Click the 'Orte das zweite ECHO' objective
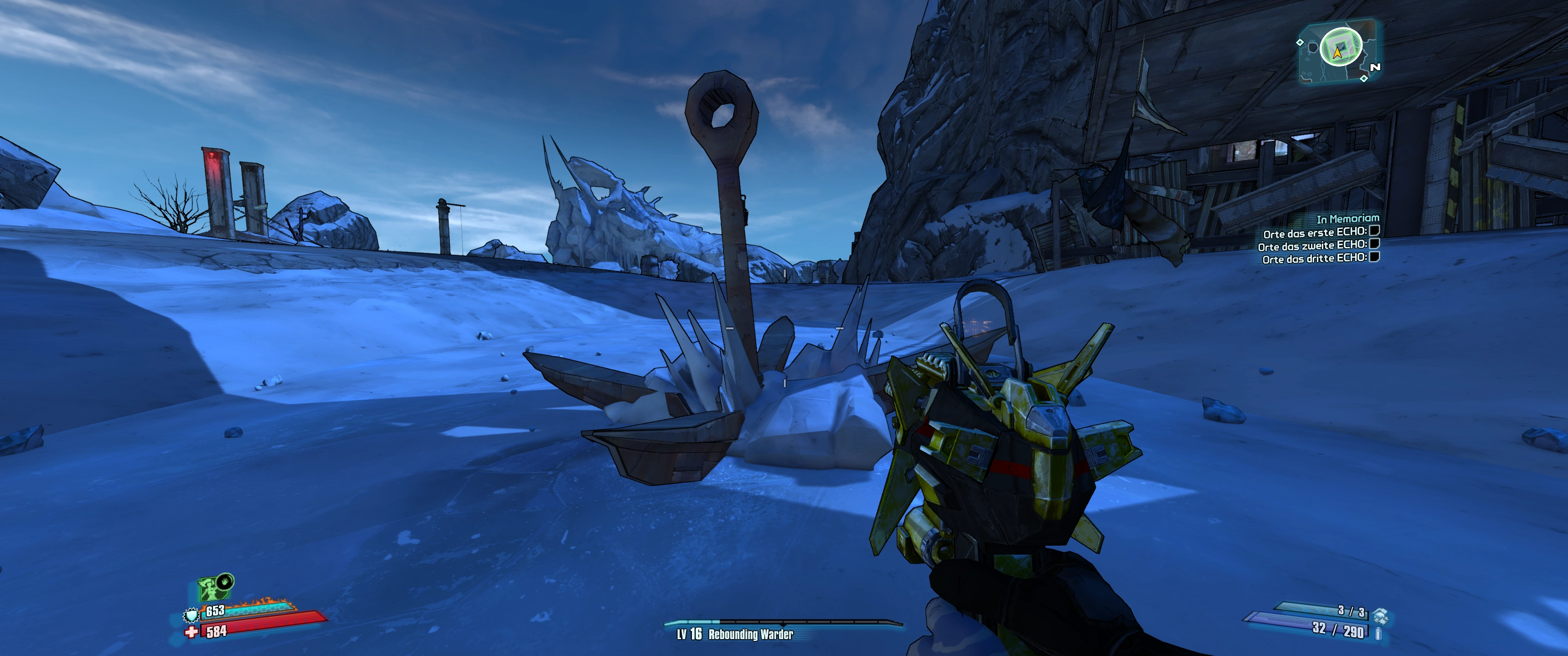The image size is (1568, 656). pos(1312,246)
